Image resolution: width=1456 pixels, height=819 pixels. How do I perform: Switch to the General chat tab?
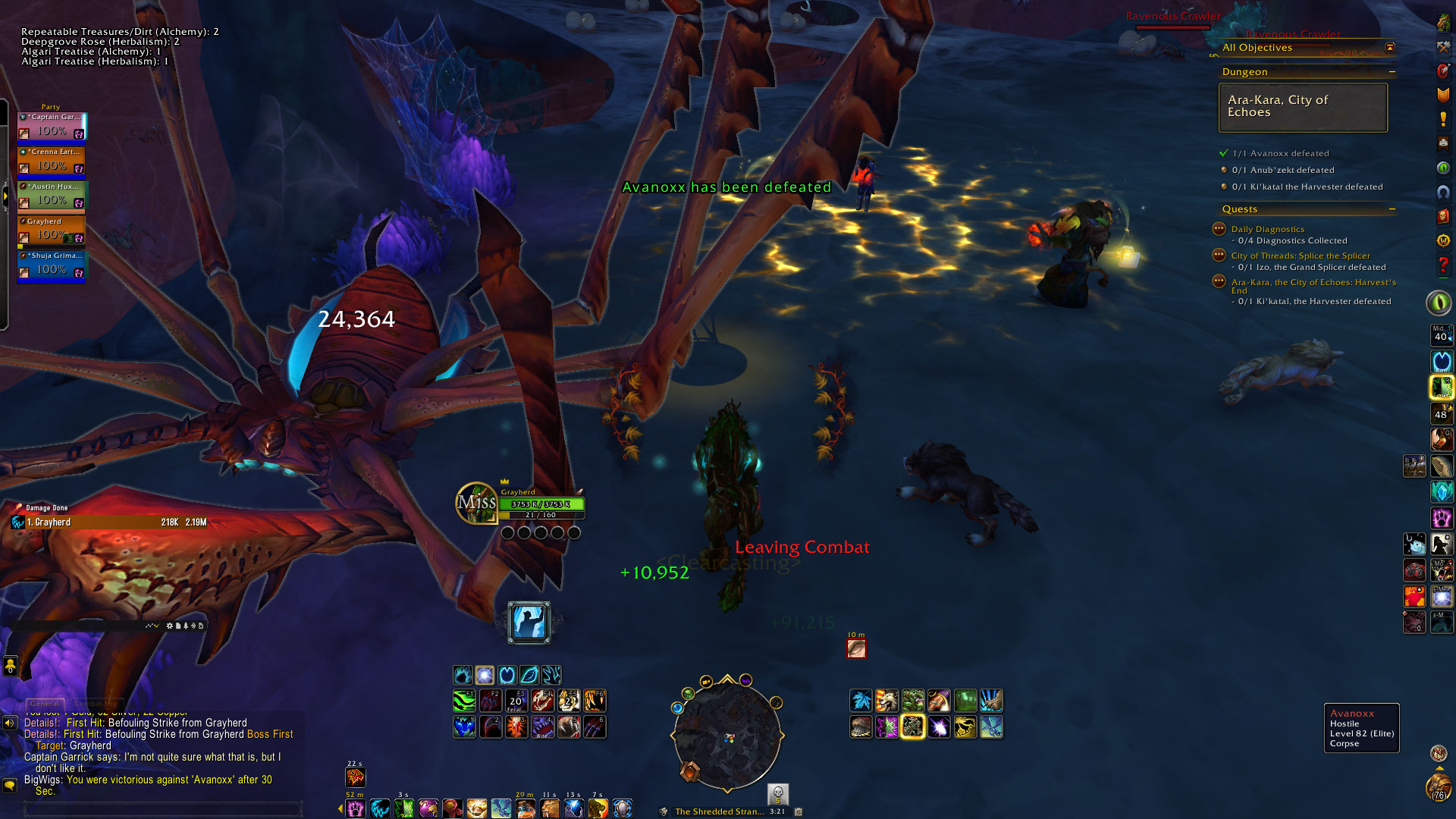(x=45, y=704)
